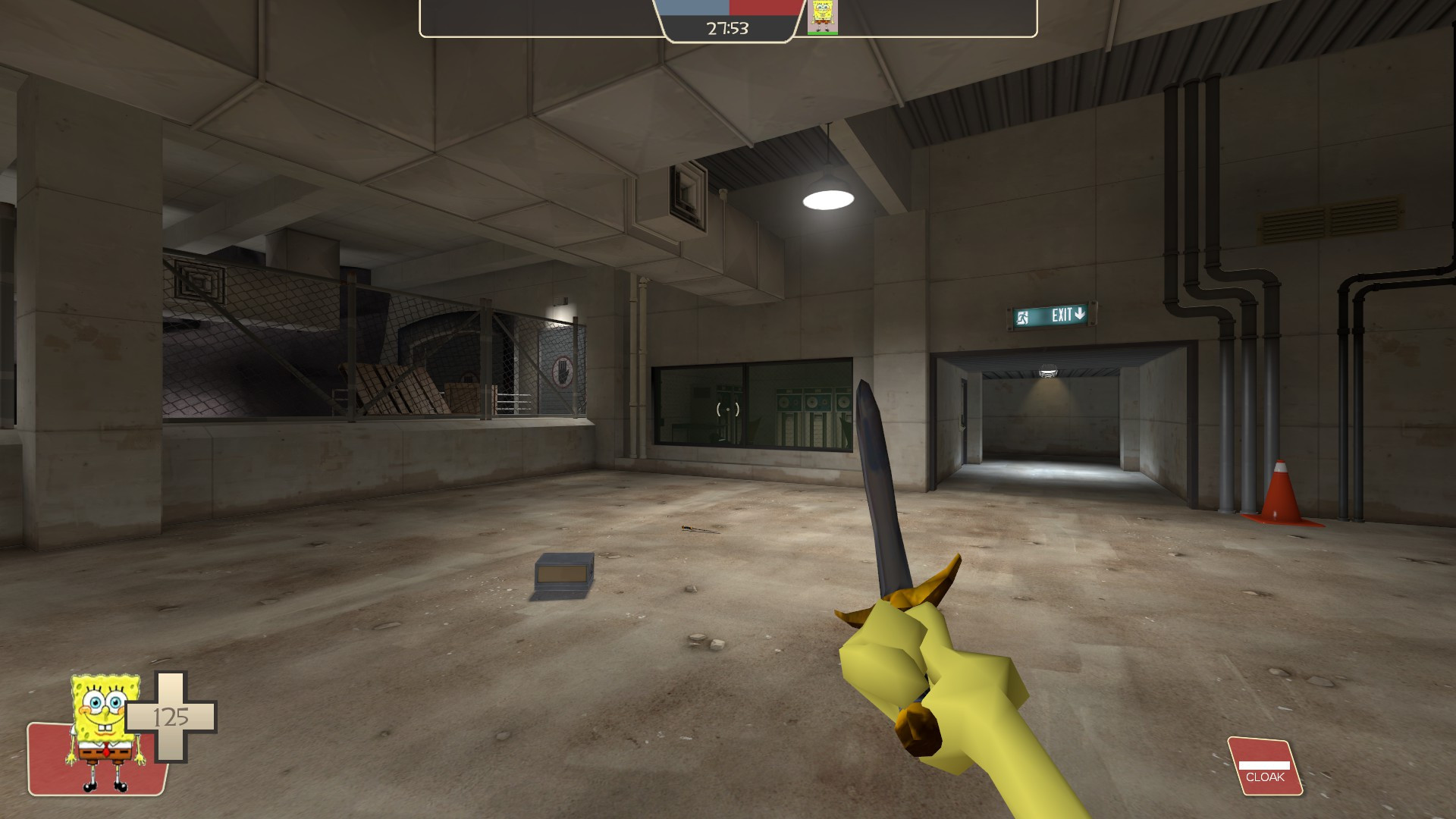The image size is (1456, 819).
Task: Click the green EXIT sign
Action: coord(1053,316)
